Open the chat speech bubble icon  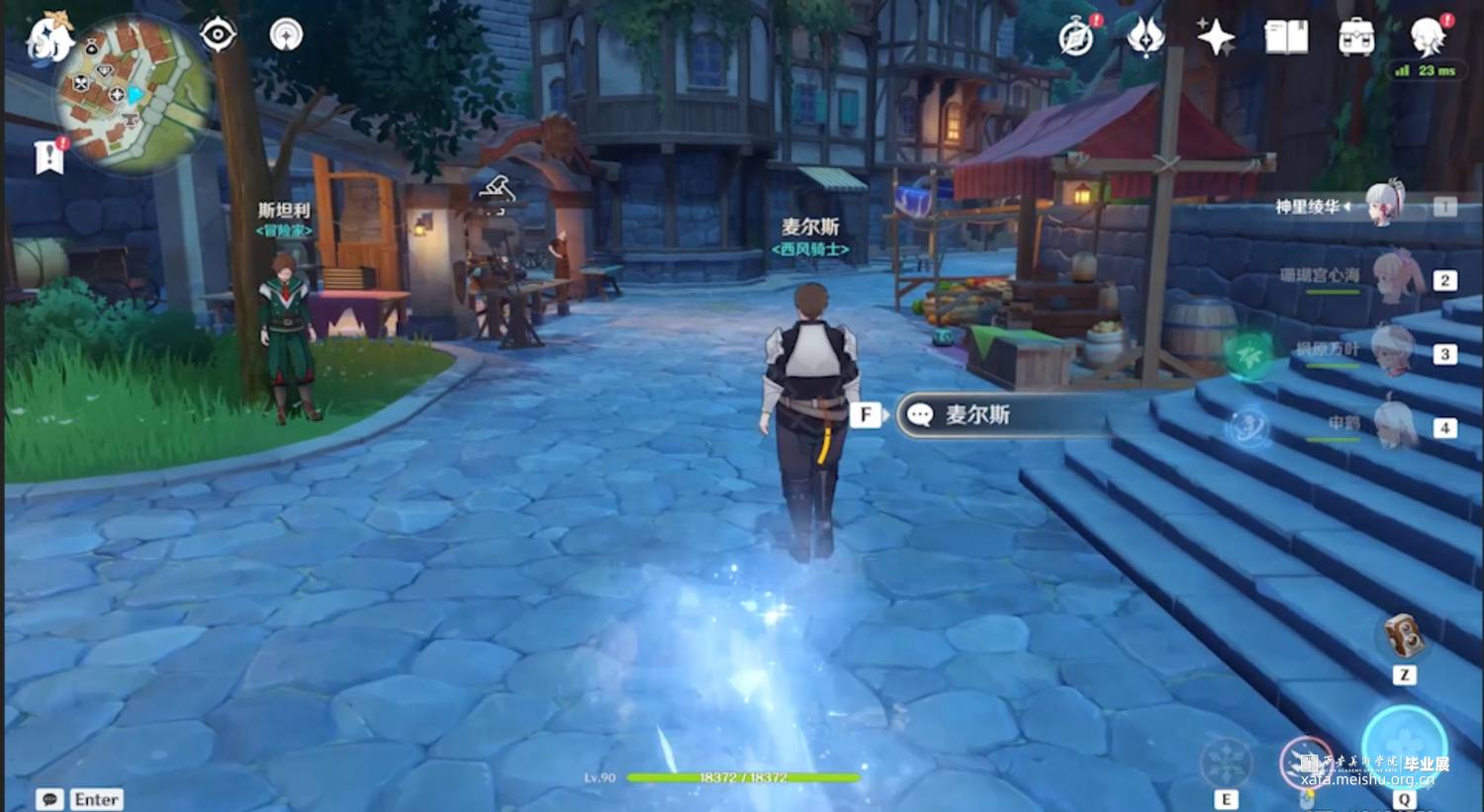coord(49,799)
